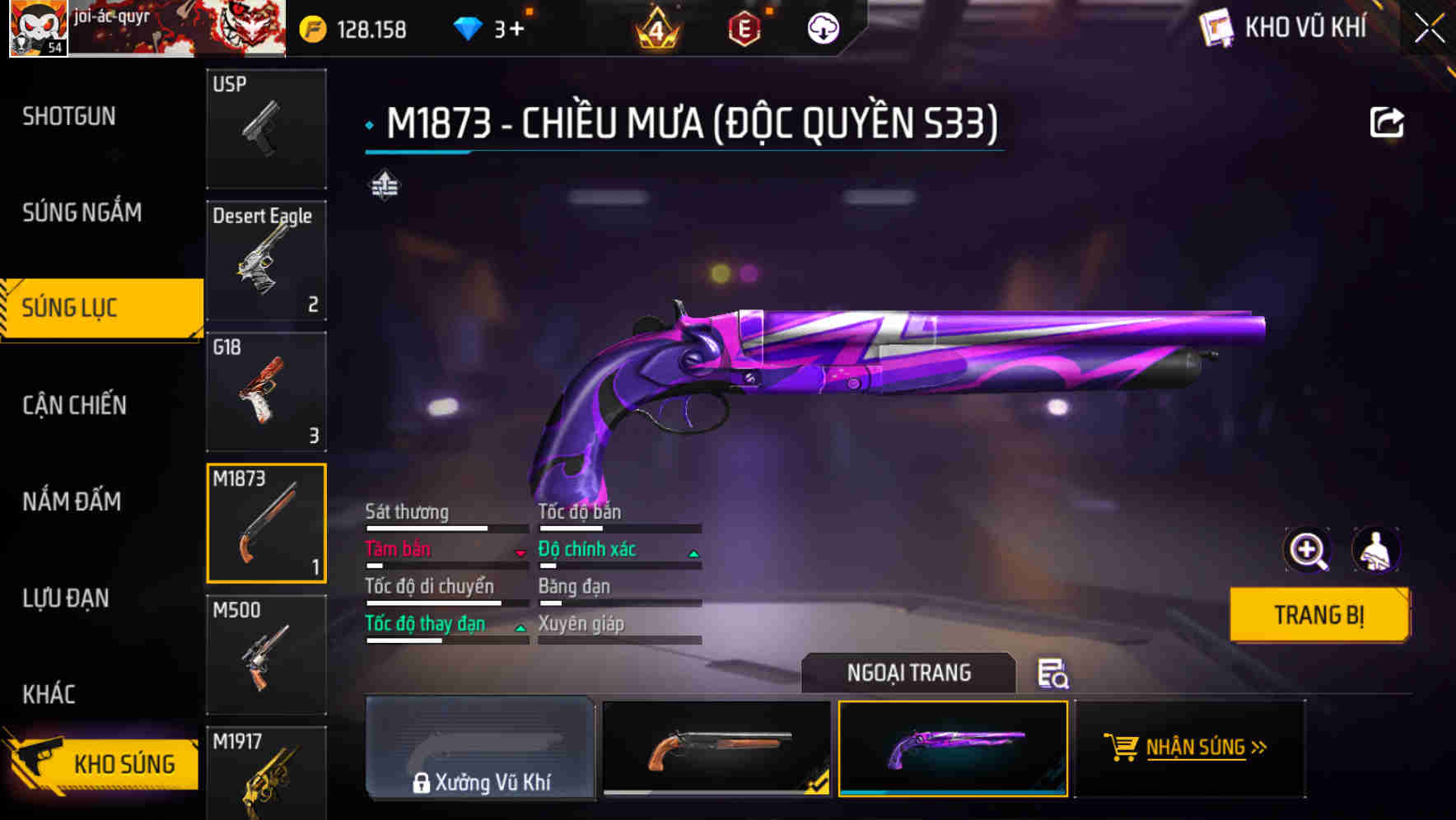Zoom the weapon with magnifier icon
This screenshot has width=1456, height=820.
pyautogui.click(x=1308, y=550)
